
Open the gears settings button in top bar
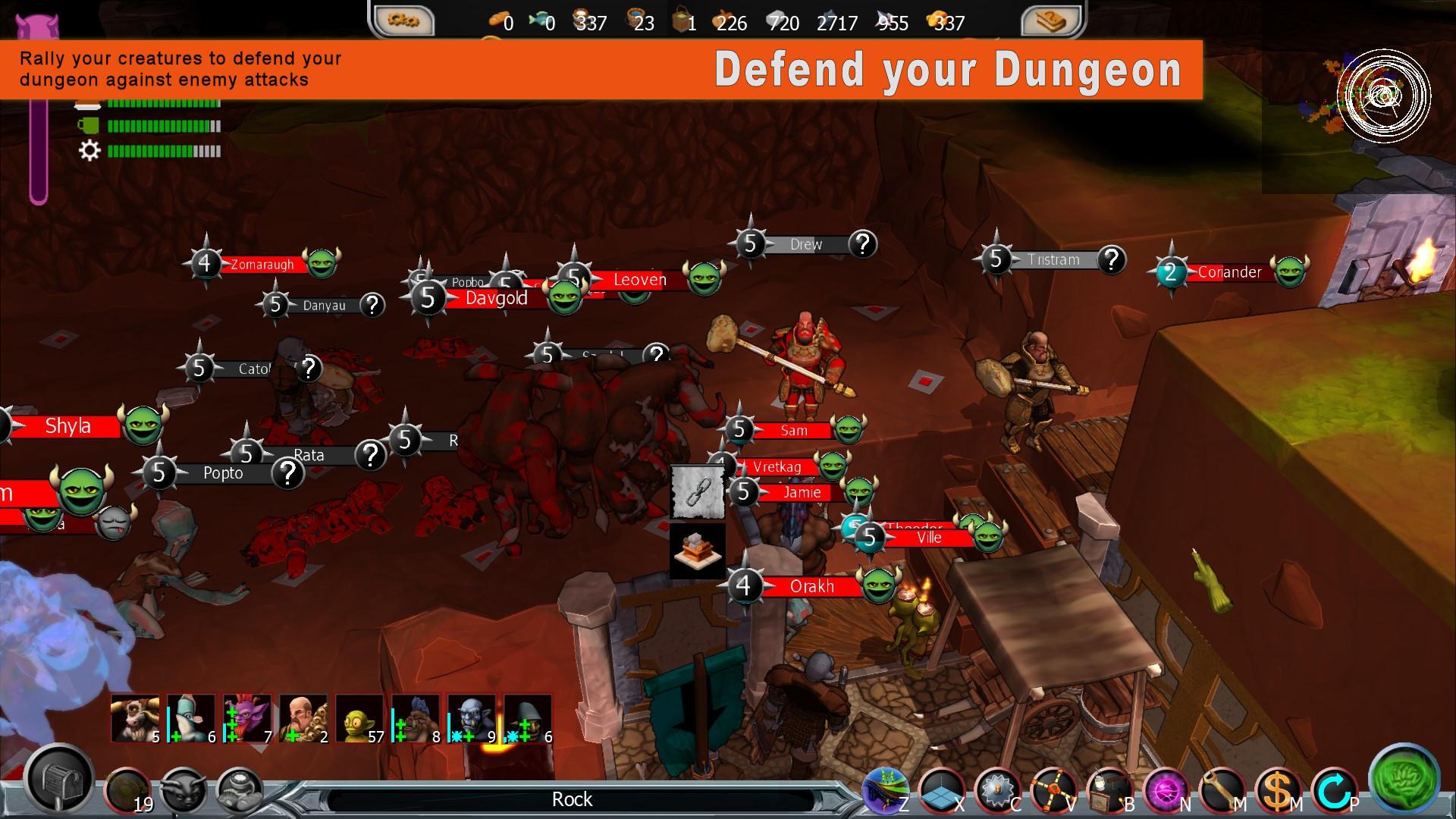(x=403, y=20)
